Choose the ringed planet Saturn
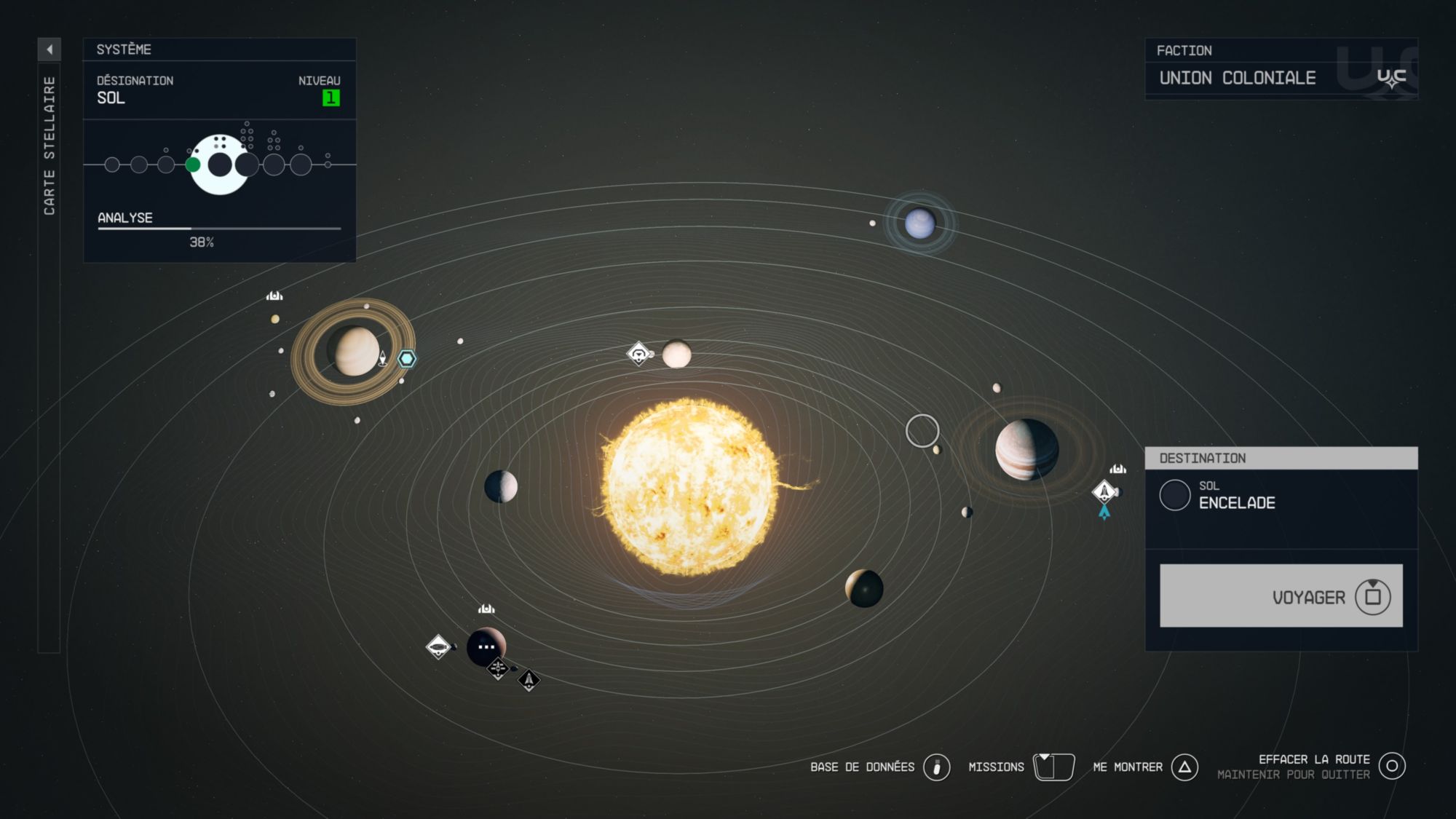Viewport: 1456px width, 819px height. point(354,352)
